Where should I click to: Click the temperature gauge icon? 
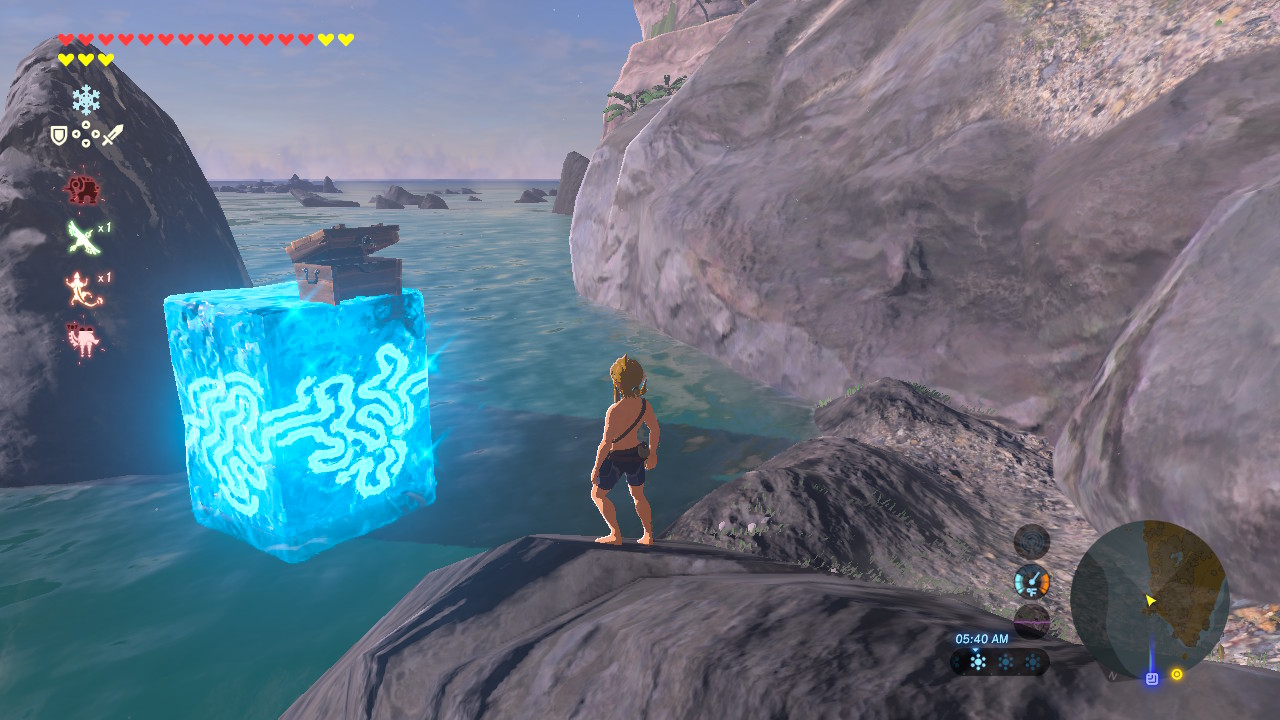click(x=1032, y=582)
